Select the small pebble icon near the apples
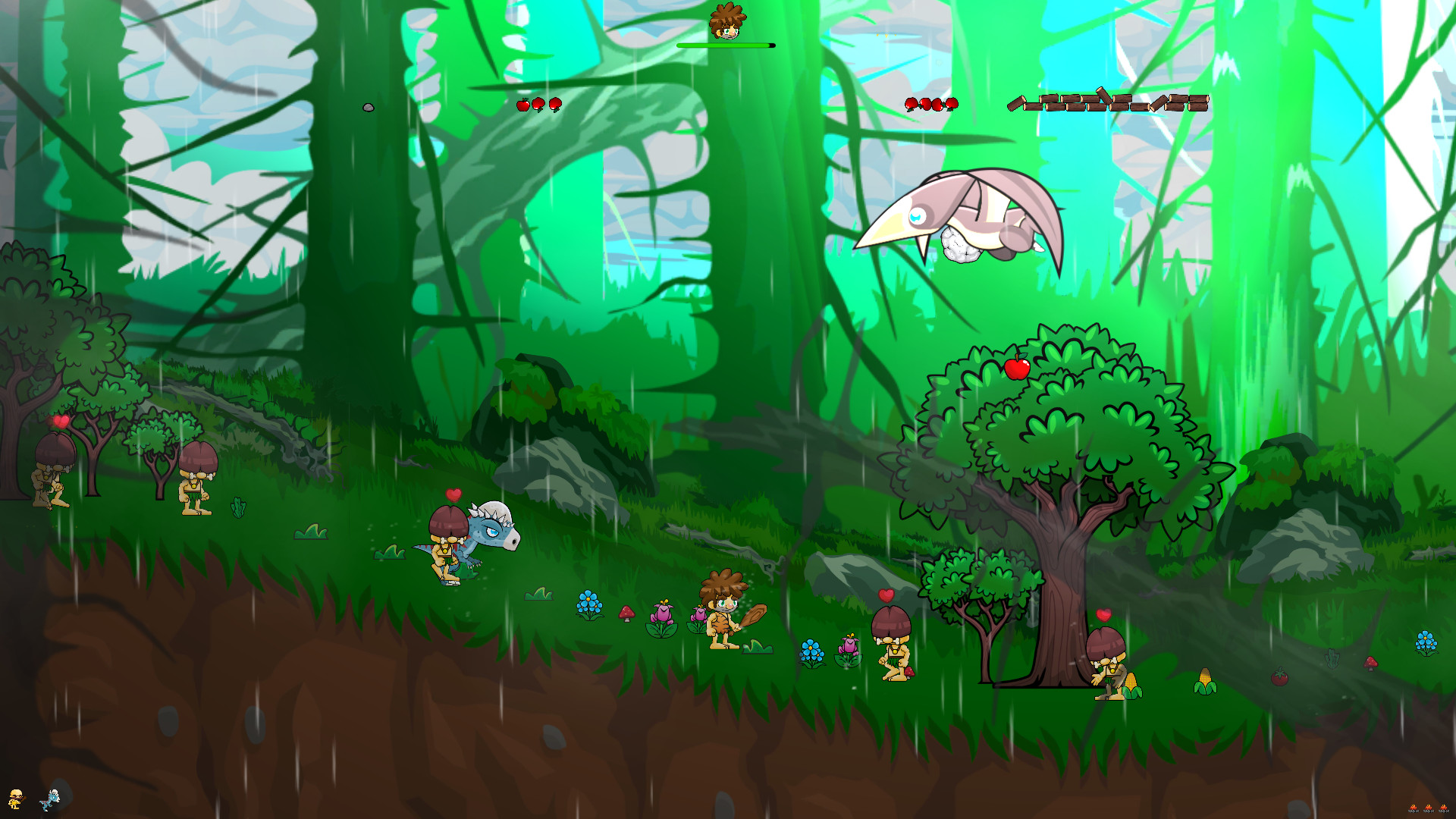Viewport: 1456px width, 819px height. pyautogui.click(x=370, y=107)
